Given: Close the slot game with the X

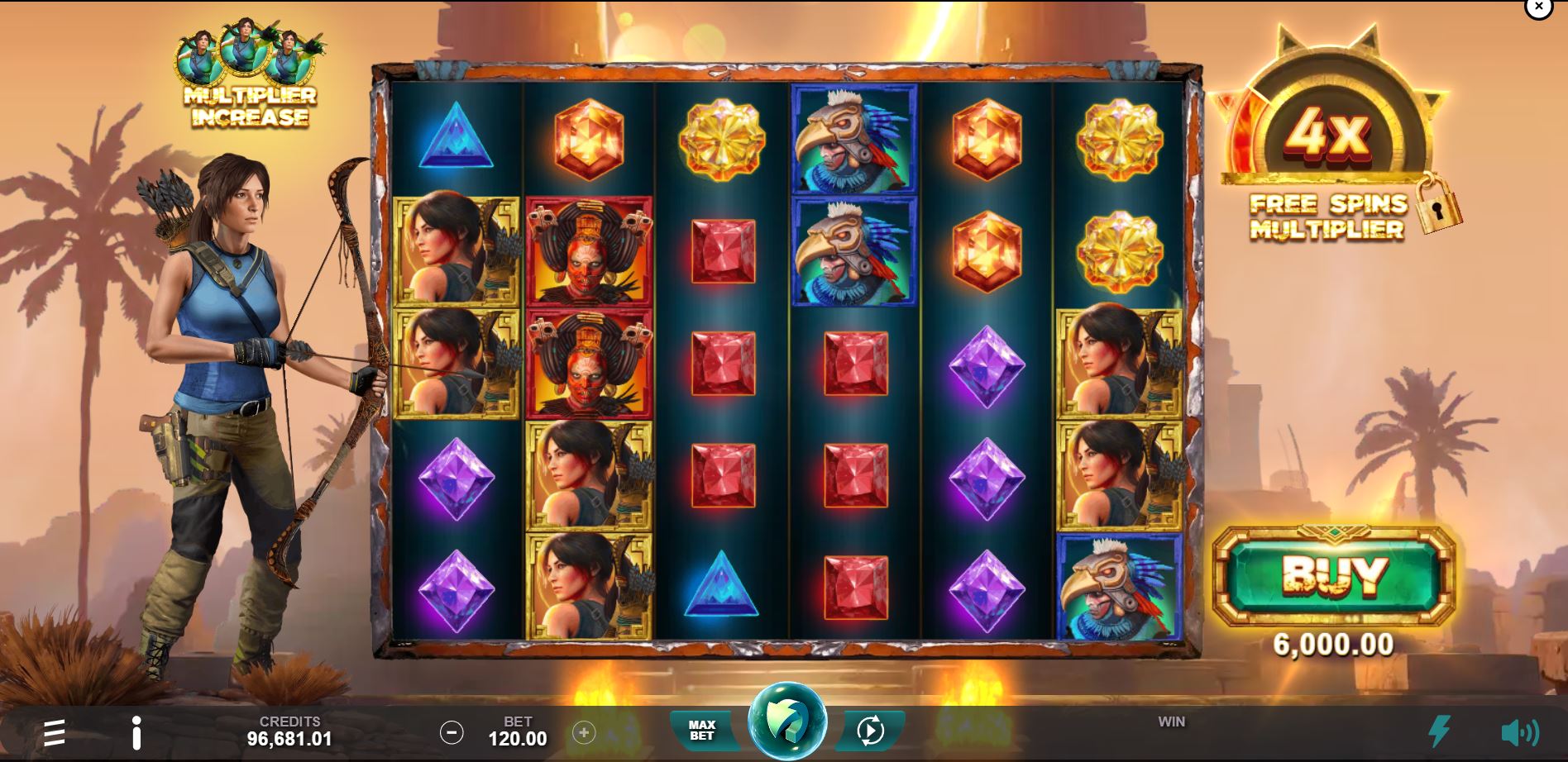Looking at the screenshot, I should pos(1540,7).
